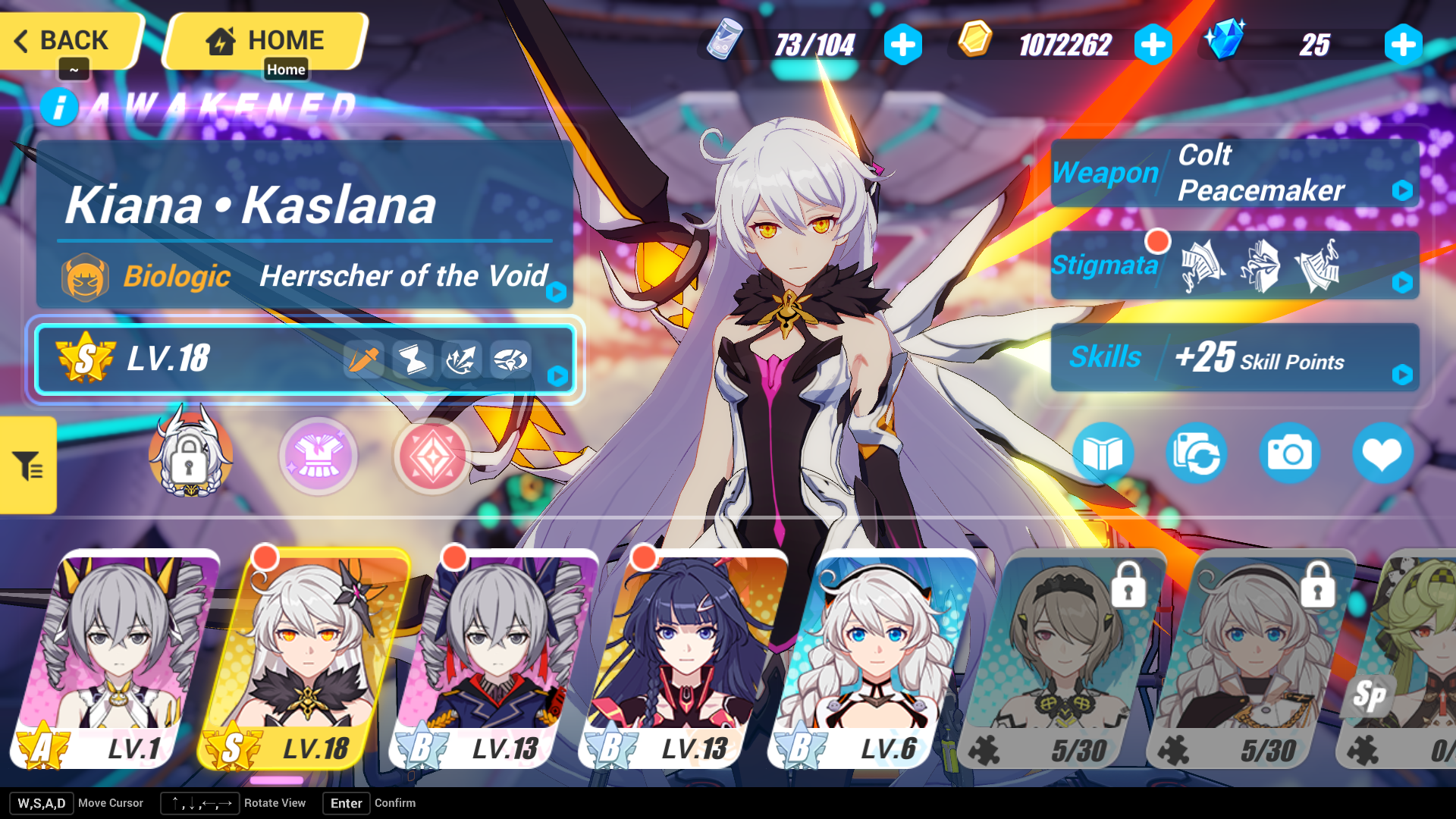Open the valkyrie filter sidebar
The image size is (1456, 819).
coord(28,465)
